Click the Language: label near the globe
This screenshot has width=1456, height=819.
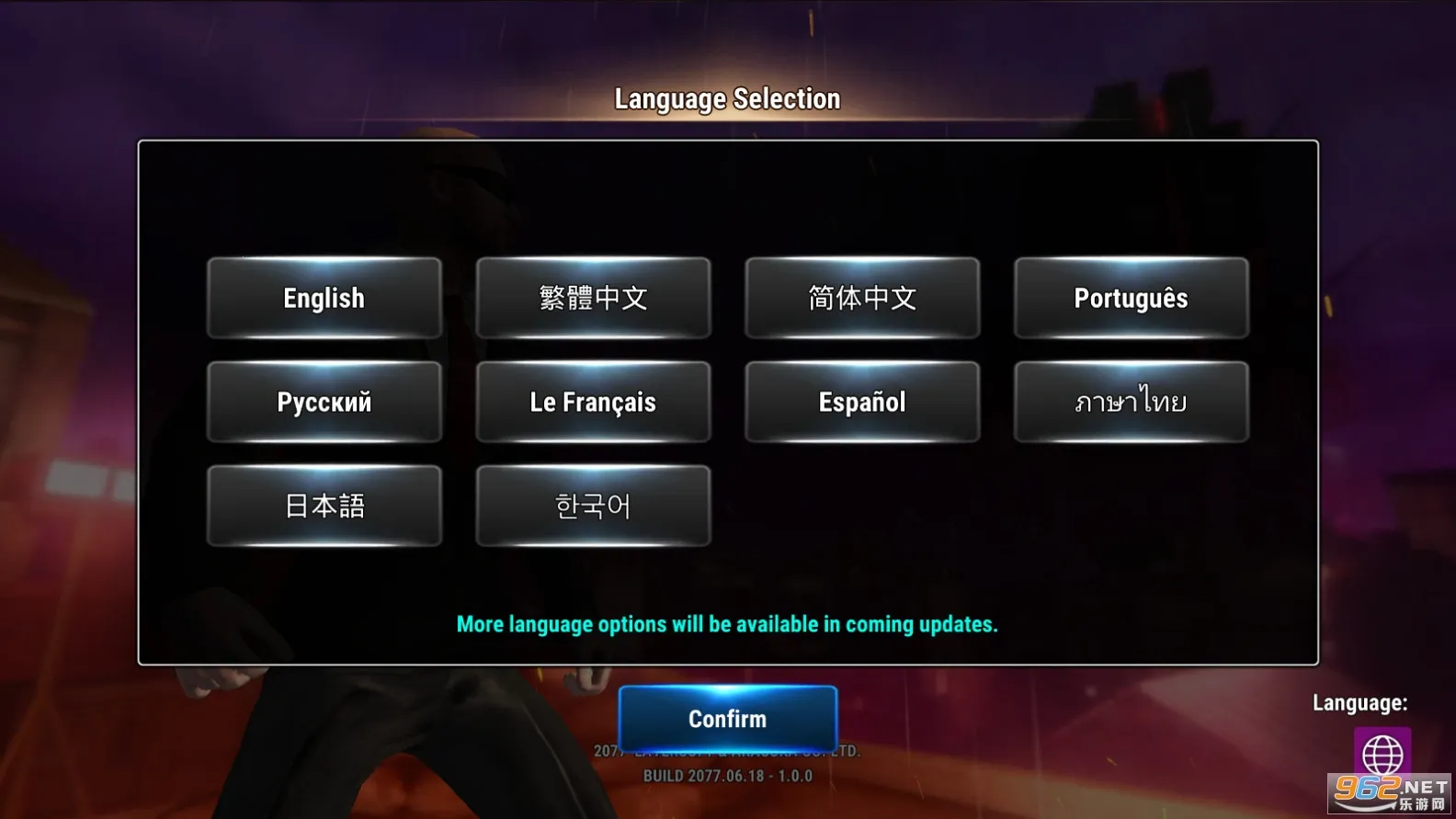pos(1360,701)
